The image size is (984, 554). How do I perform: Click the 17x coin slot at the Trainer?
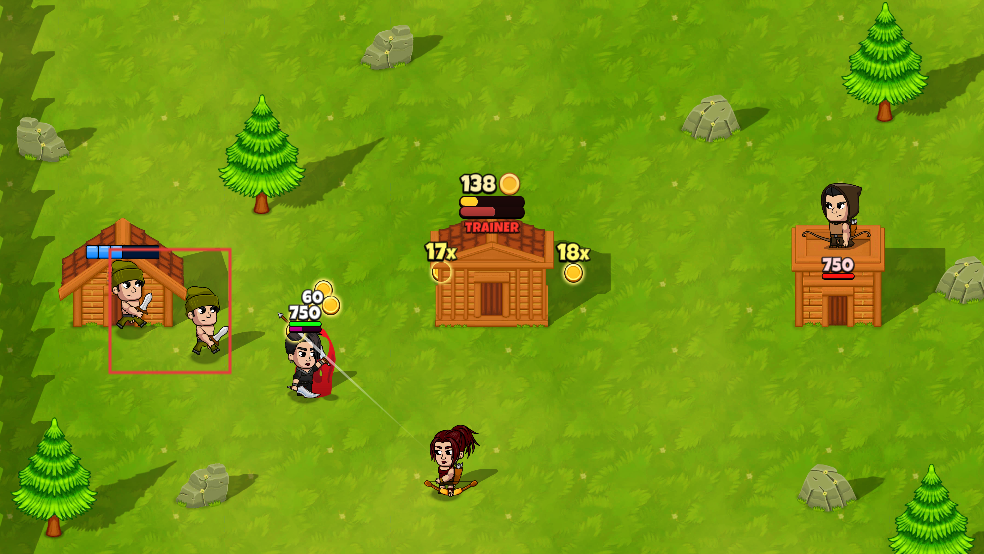coord(441,271)
